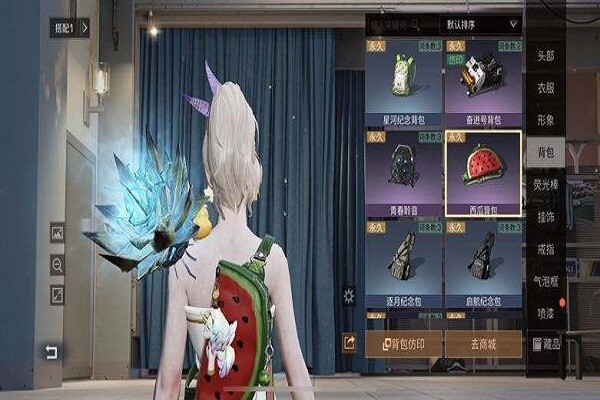Viewport: 600px width, 400px height.
Task: Switch to the 形象 tab
Action: pyautogui.click(x=545, y=119)
